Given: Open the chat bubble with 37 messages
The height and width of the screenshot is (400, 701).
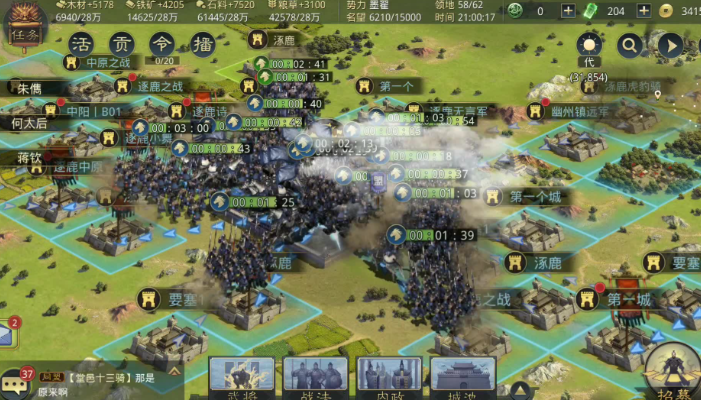Looking at the screenshot, I should pos(15,382).
